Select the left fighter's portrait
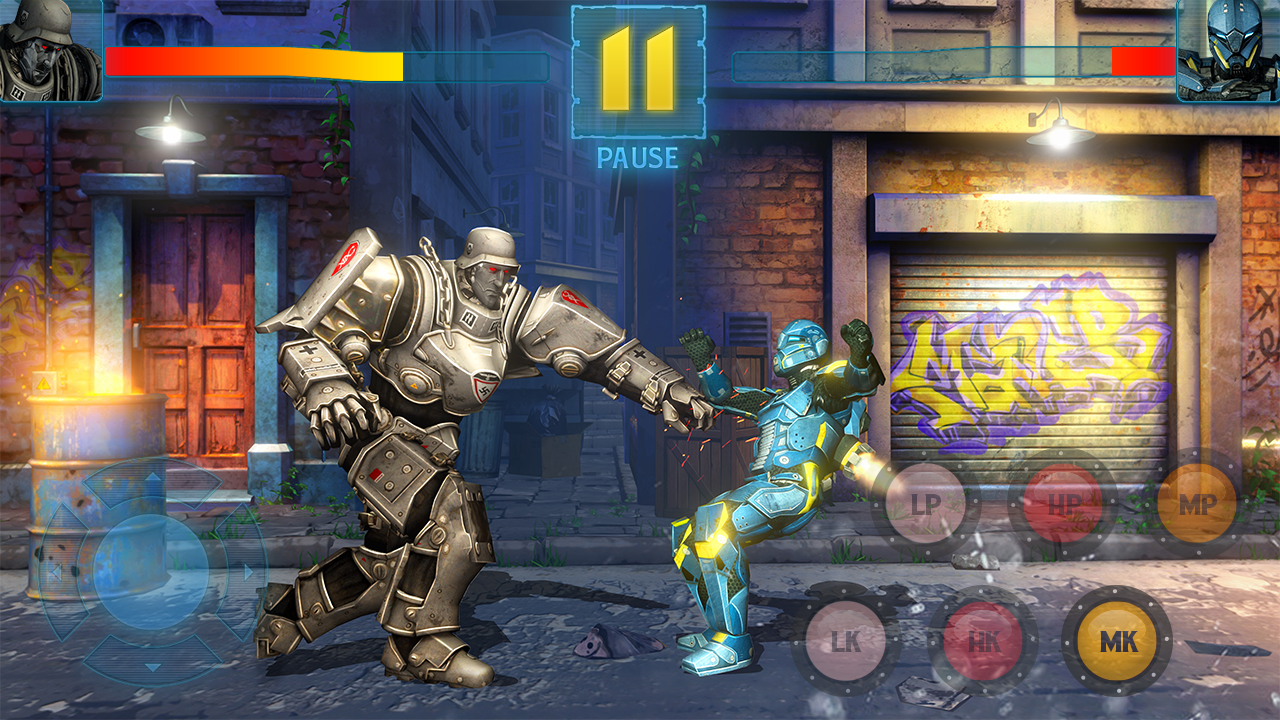This screenshot has width=1280, height=720. click(x=48, y=50)
